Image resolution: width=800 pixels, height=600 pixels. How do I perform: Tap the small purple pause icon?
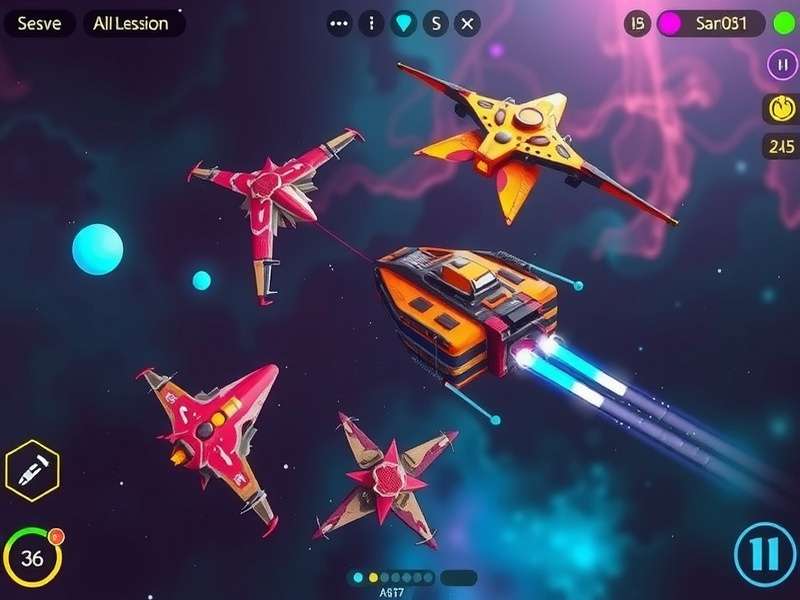pyautogui.click(x=781, y=64)
